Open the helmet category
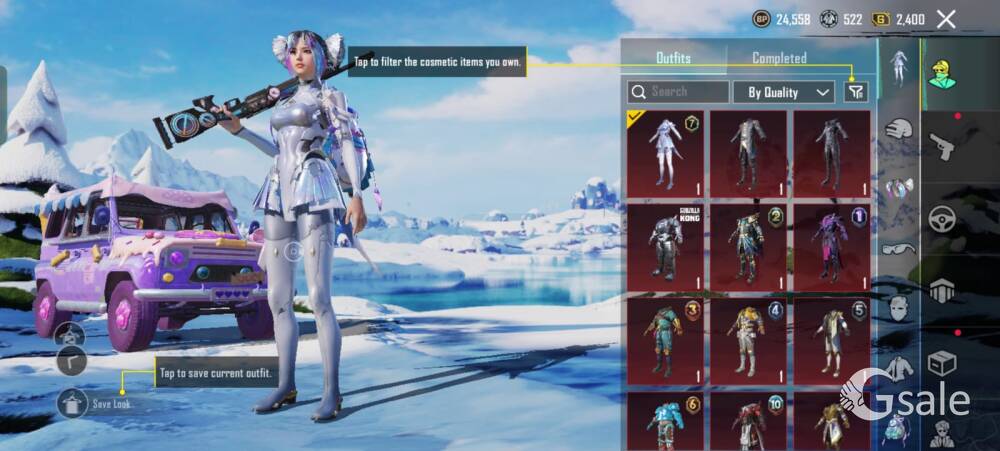 (x=899, y=128)
